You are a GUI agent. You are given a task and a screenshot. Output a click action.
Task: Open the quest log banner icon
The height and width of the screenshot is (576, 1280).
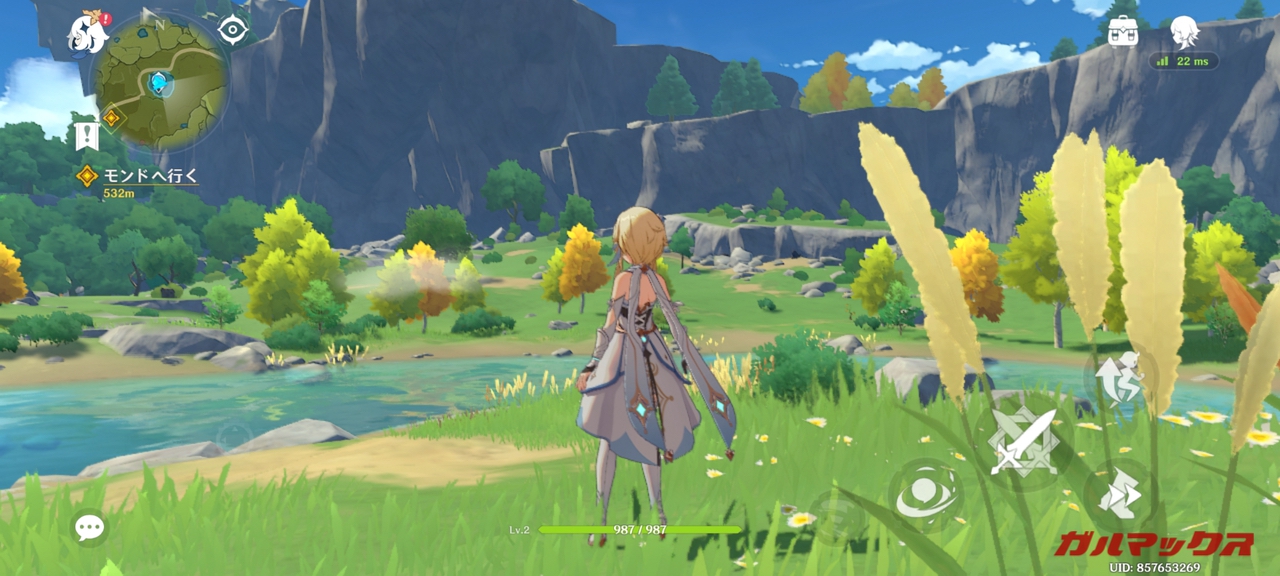[86, 134]
